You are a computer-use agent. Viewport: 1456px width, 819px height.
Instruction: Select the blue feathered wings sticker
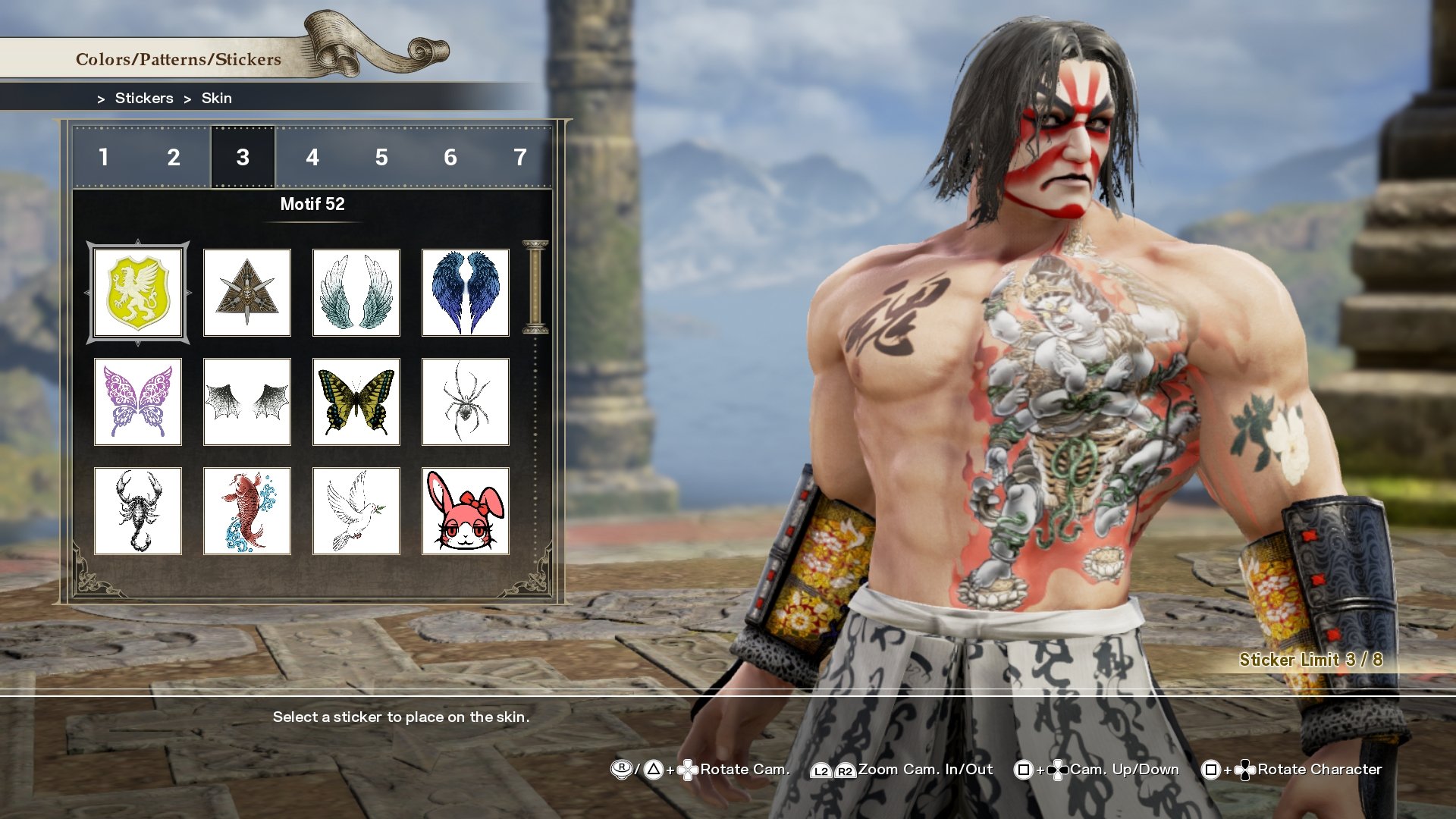point(465,292)
